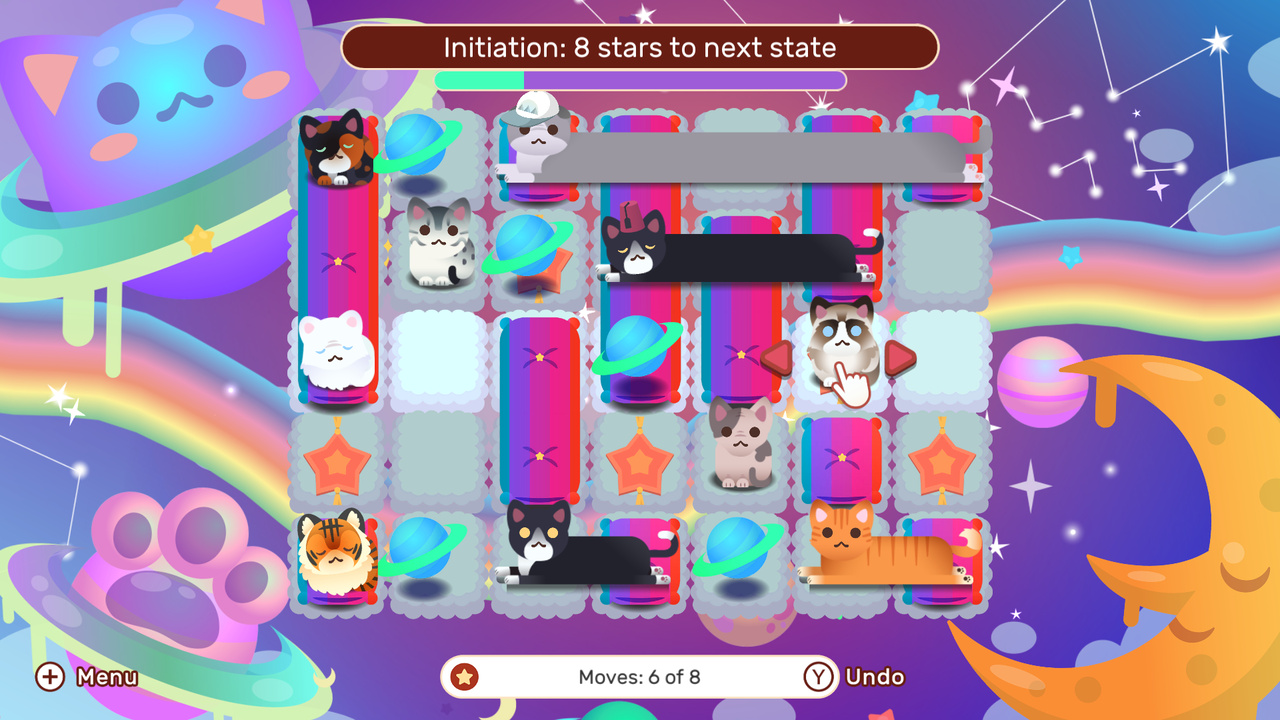Click the Initiation banner at the top
The image size is (1280, 720).
pos(640,47)
